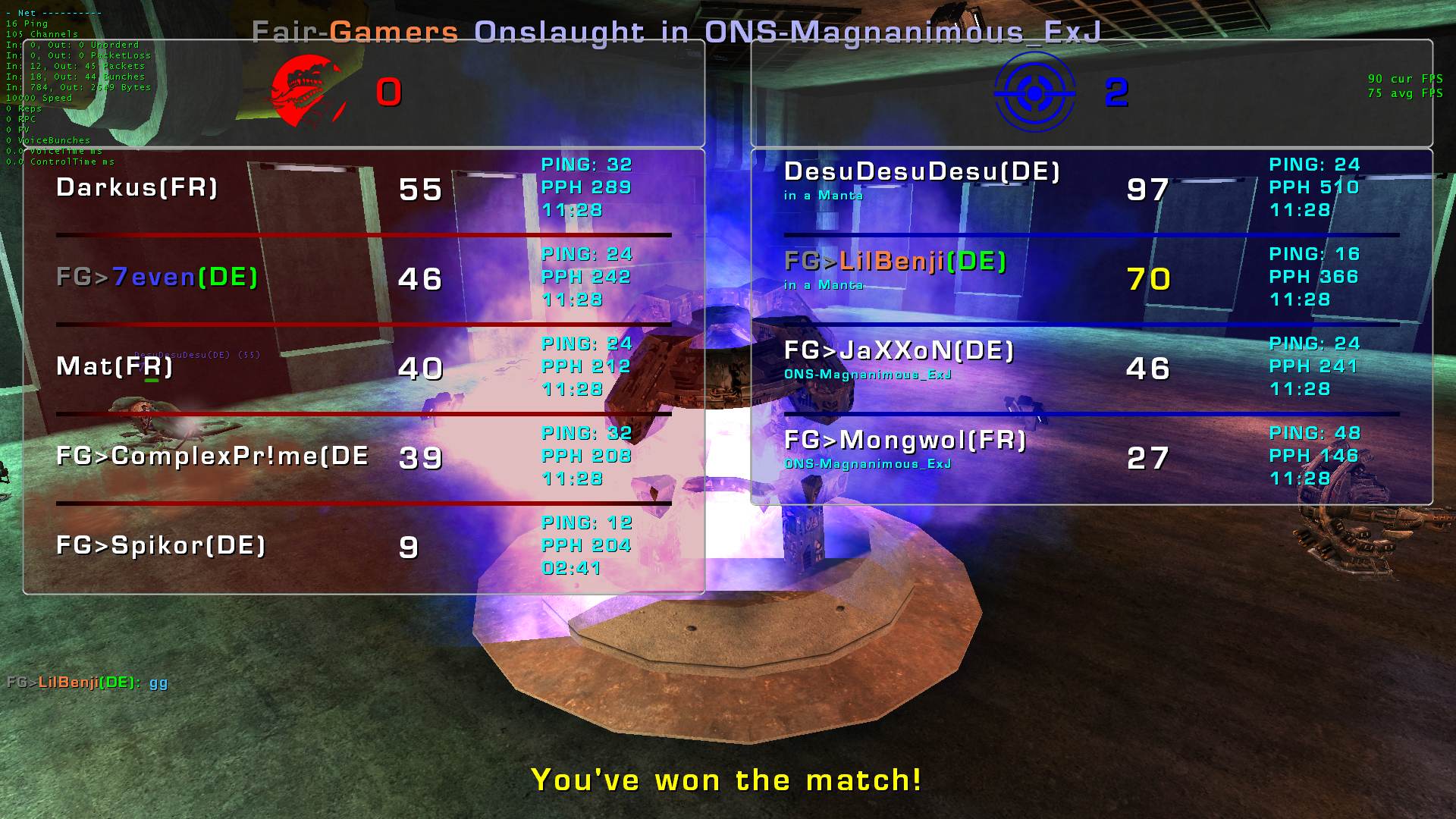Screen dimensions: 1456x819
Task: Click the FG>JaXXoN(DE) player row
Action: [899, 351]
